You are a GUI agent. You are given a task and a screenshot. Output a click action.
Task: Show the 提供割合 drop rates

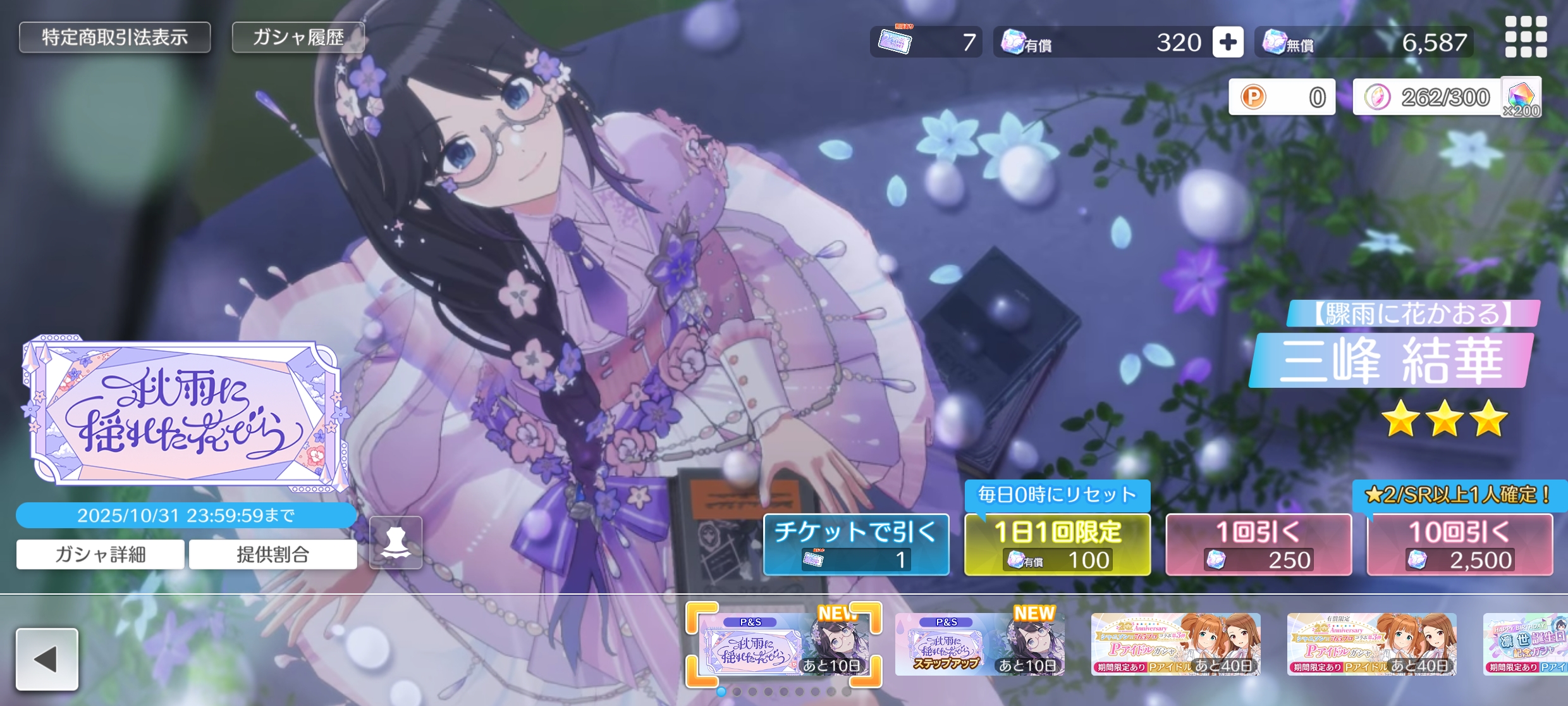coord(273,555)
